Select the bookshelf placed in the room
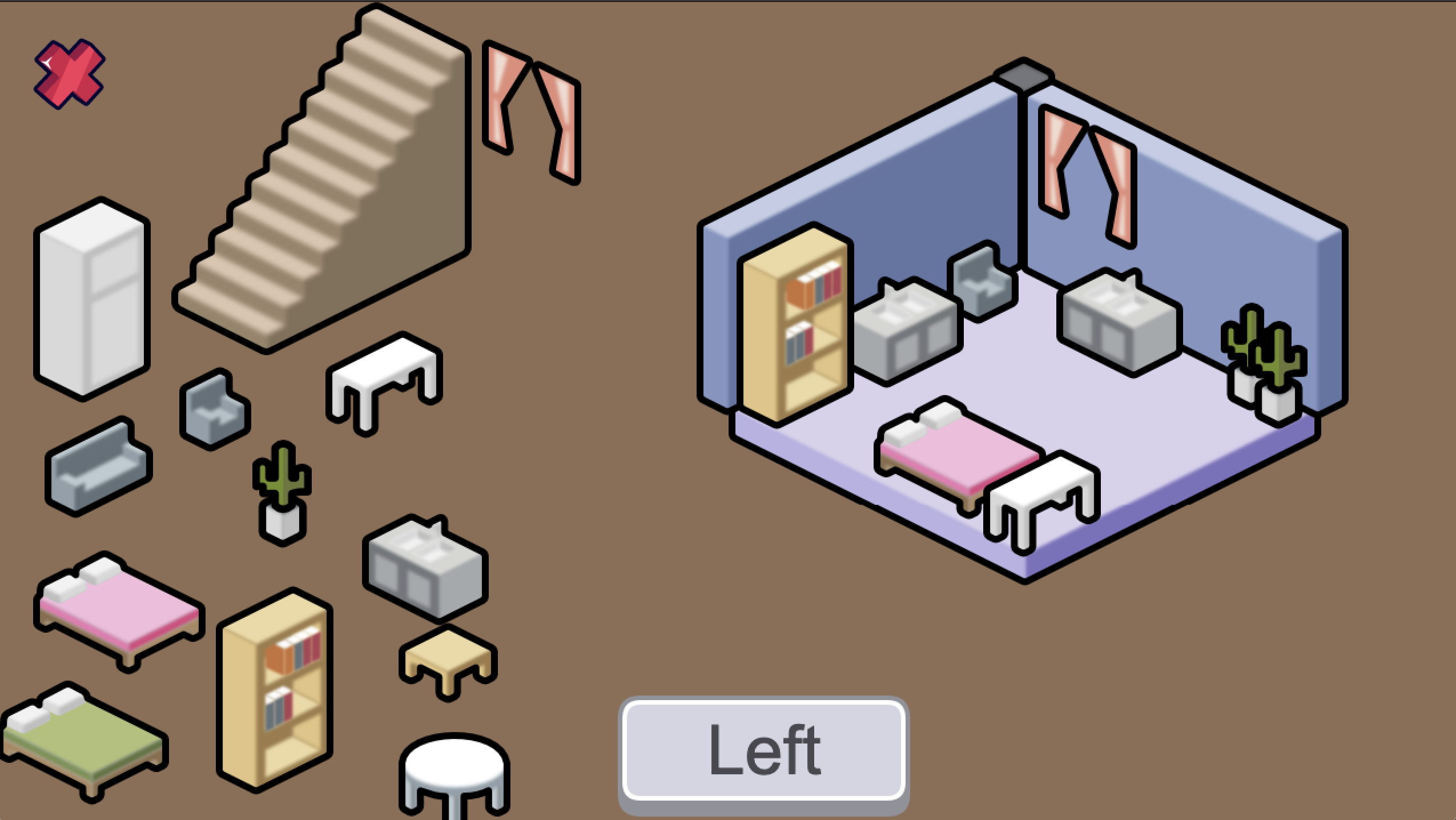Screen dimensions: 1456x820 (794, 320)
